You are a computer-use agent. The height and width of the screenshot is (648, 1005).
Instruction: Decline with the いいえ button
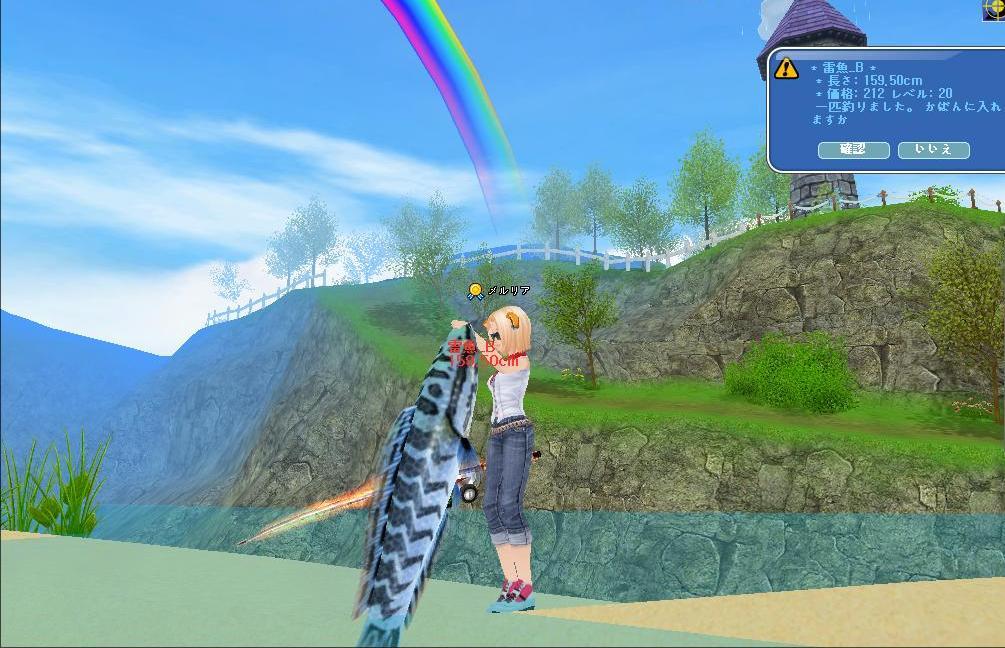click(x=933, y=150)
